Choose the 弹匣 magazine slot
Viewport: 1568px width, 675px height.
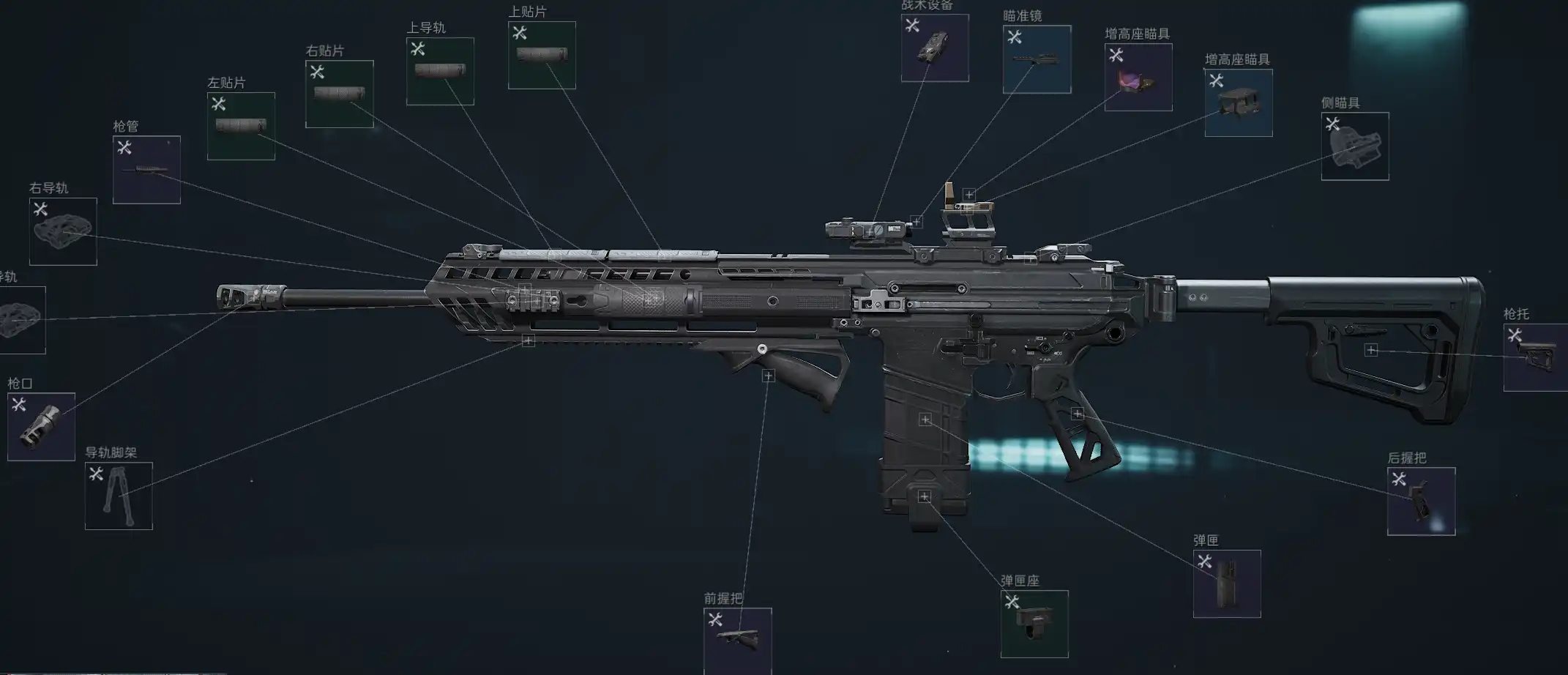(x=1227, y=583)
